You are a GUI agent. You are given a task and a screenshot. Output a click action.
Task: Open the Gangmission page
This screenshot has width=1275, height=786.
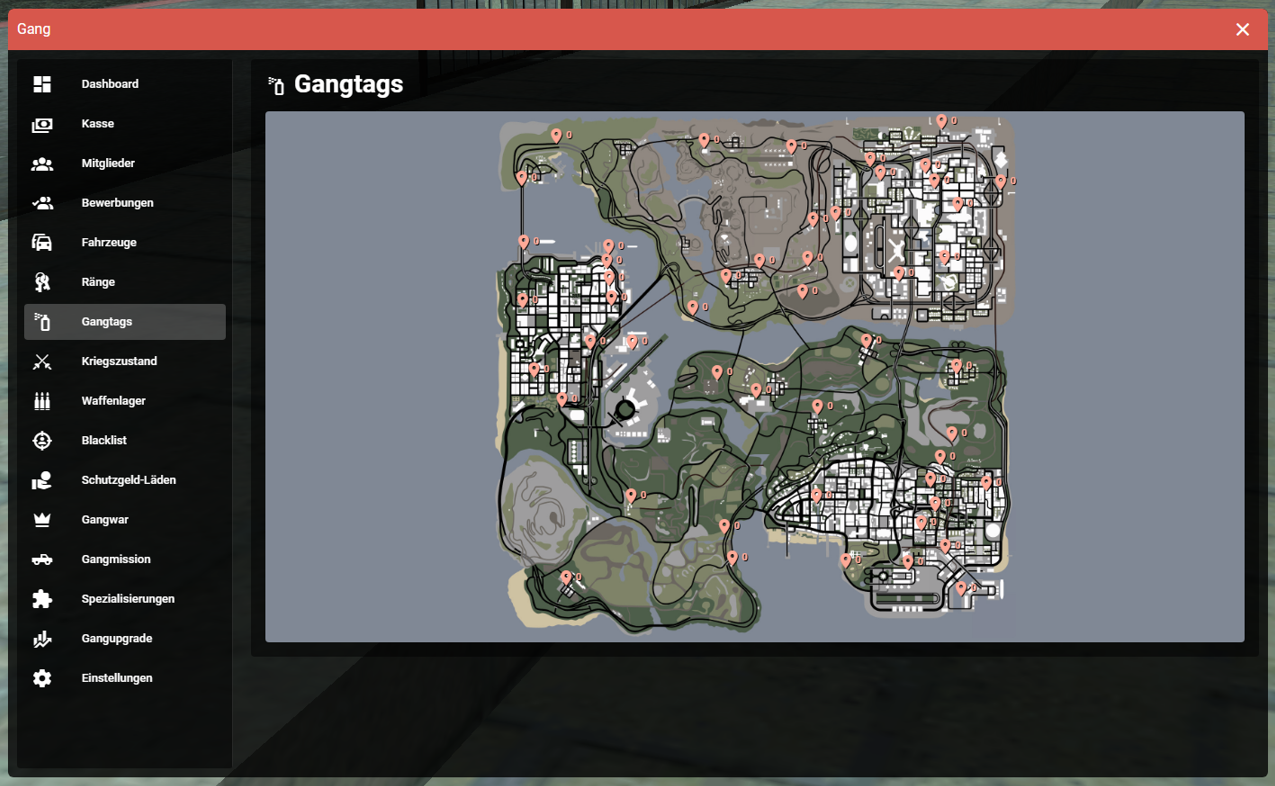click(116, 559)
